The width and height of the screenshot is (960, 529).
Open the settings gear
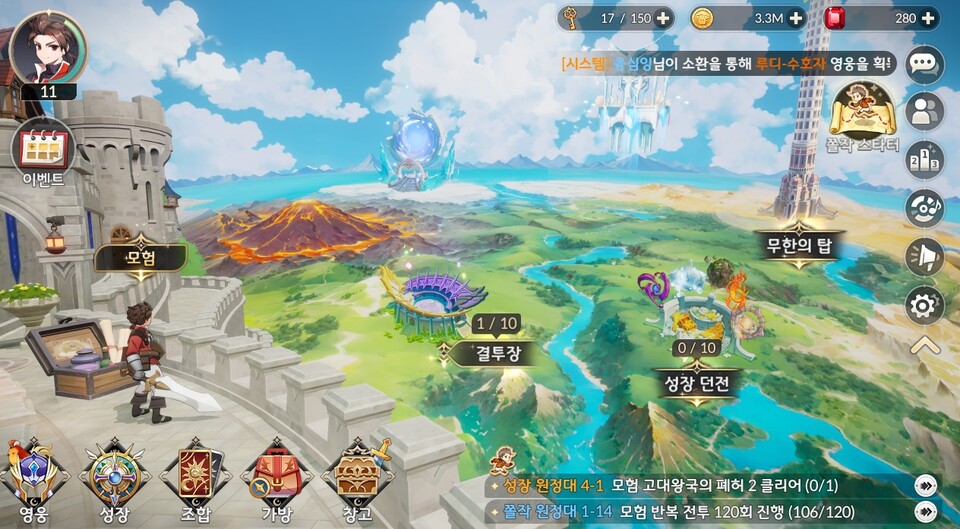point(924,305)
